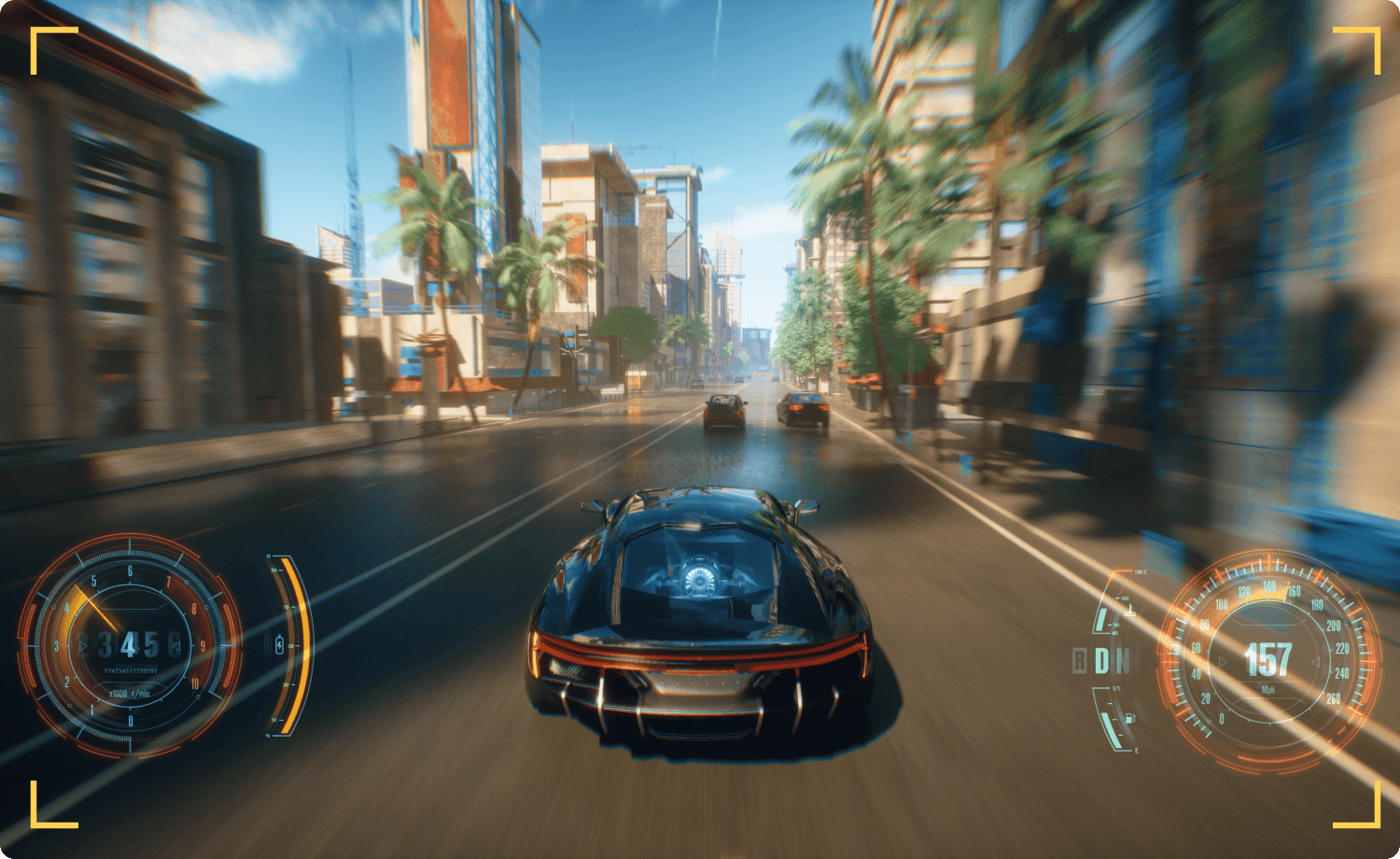
Task: Click the coolant temperature icon
Action: 1130,611
